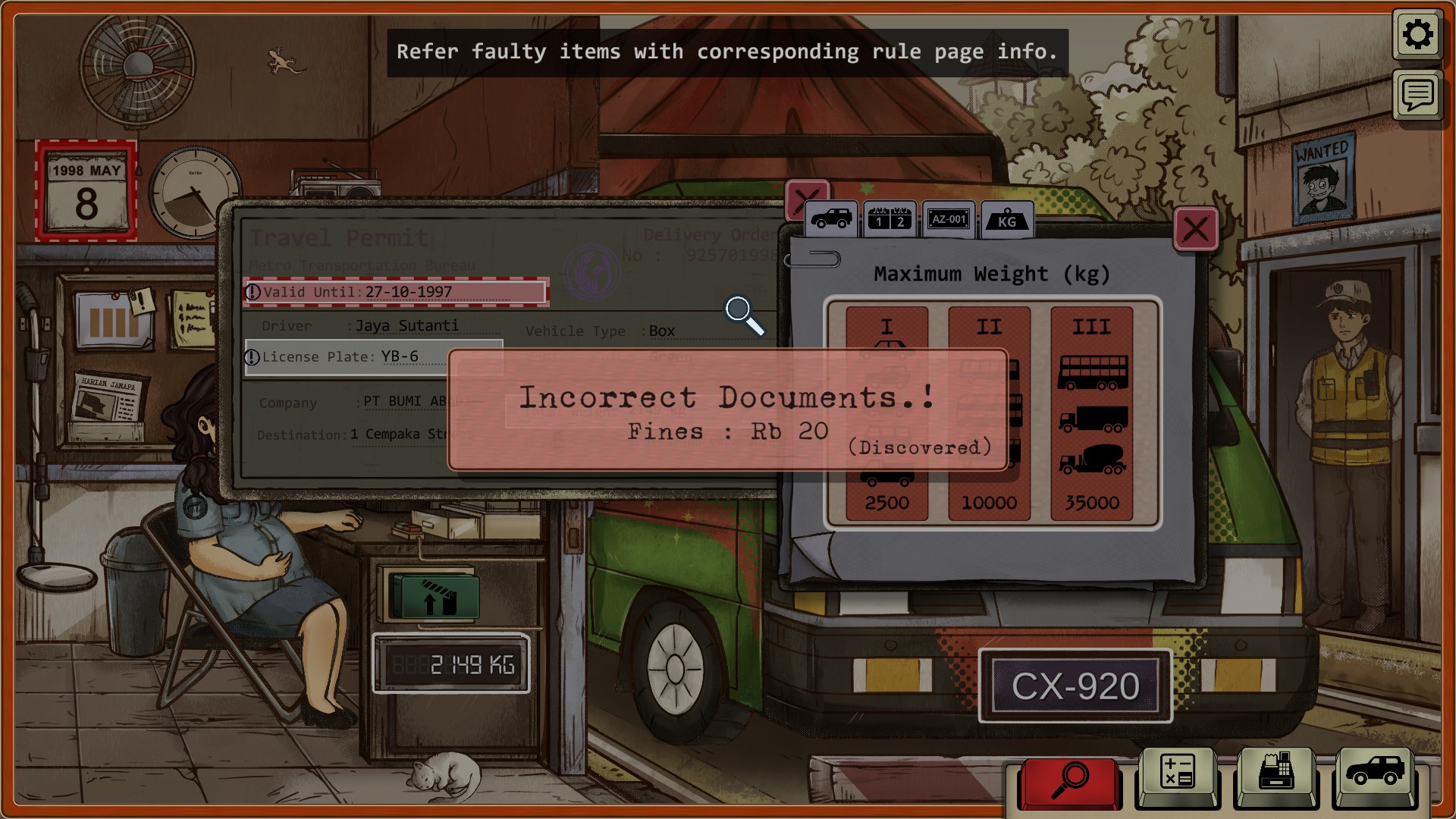Select the Valid Until date field
The height and width of the screenshot is (819, 1456).
pos(396,292)
